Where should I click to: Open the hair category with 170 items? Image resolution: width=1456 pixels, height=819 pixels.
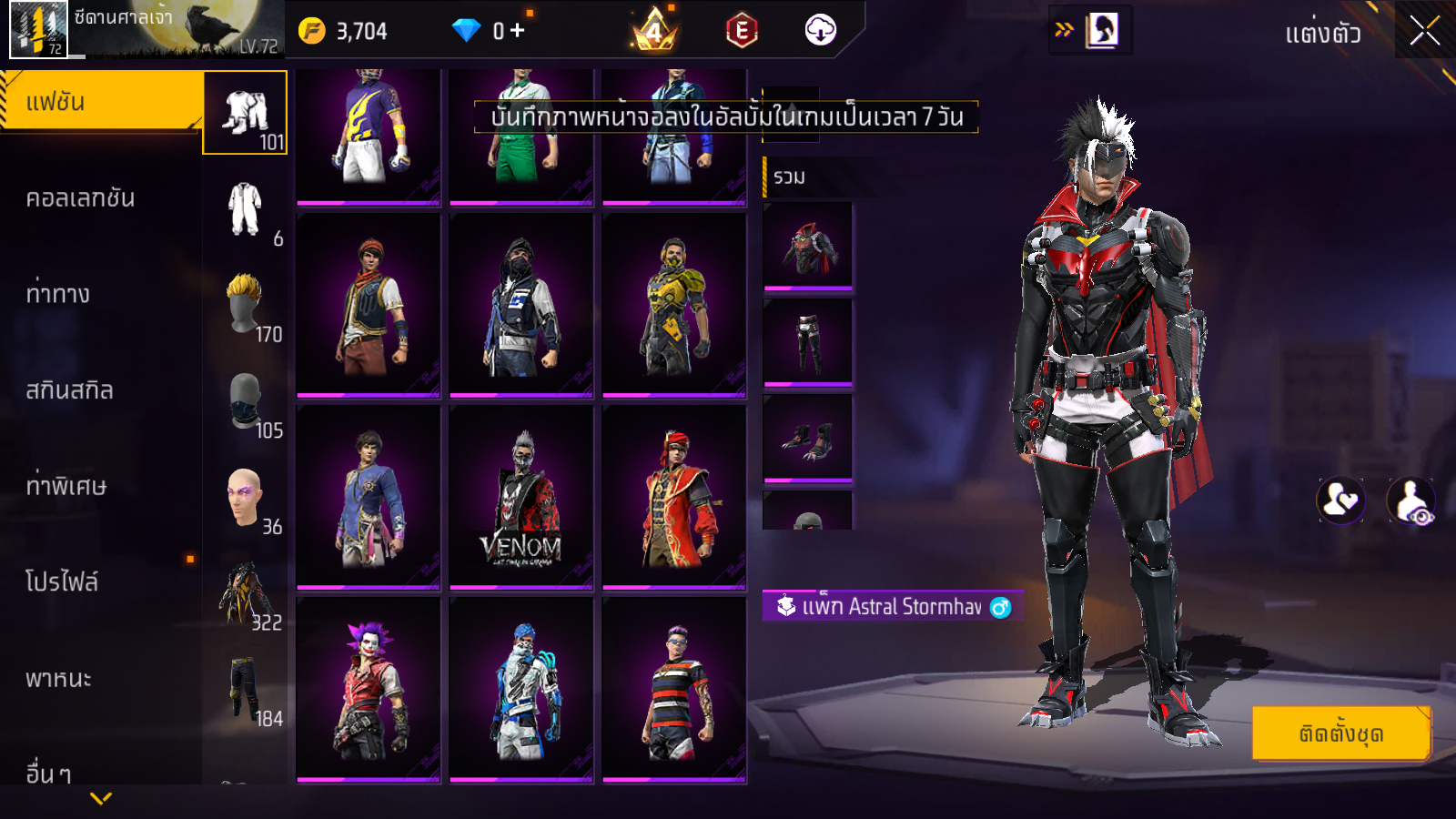(x=246, y=307)
